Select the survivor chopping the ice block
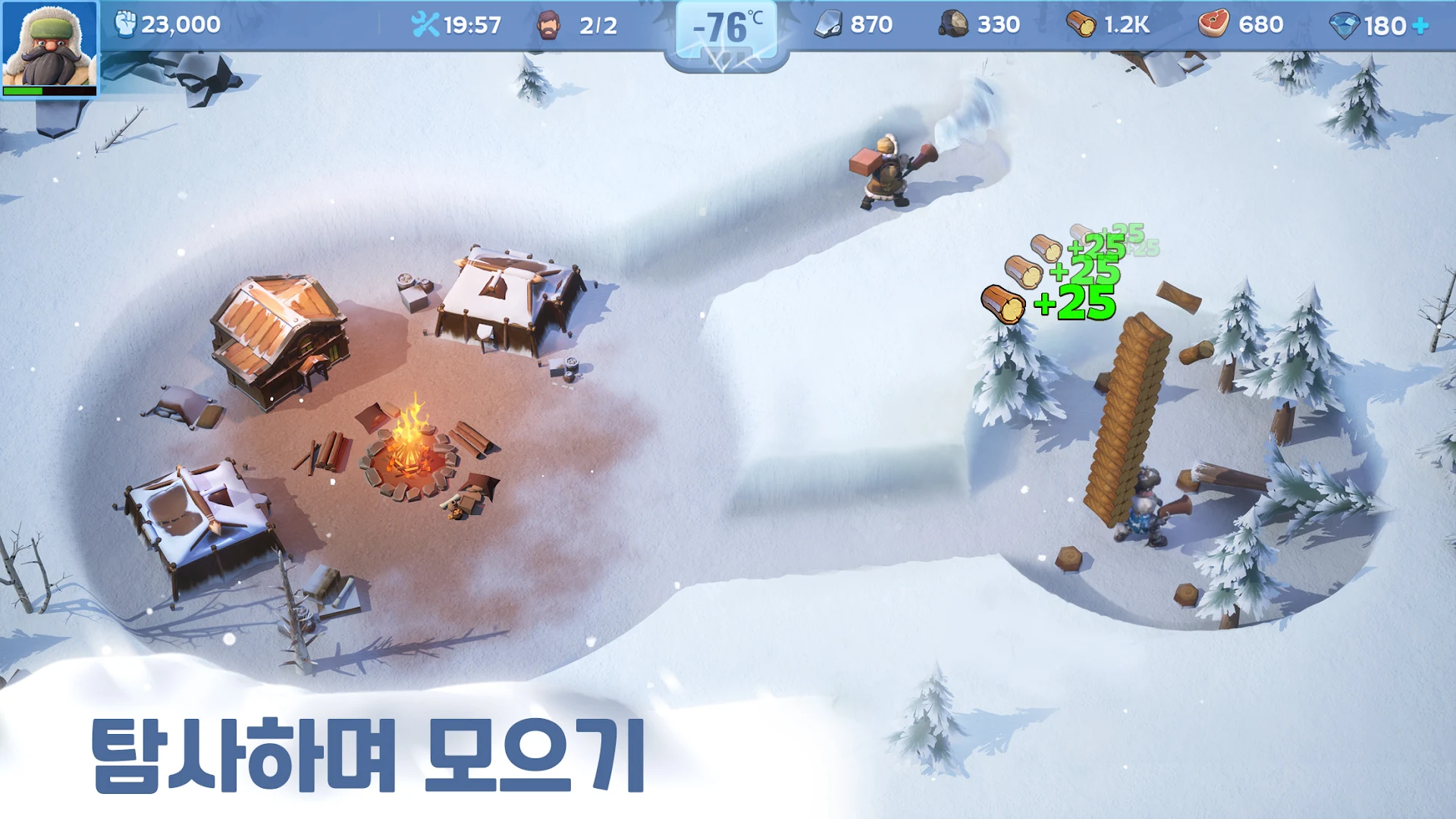Viewport: 1456px width, 819px height. [887, 171]
